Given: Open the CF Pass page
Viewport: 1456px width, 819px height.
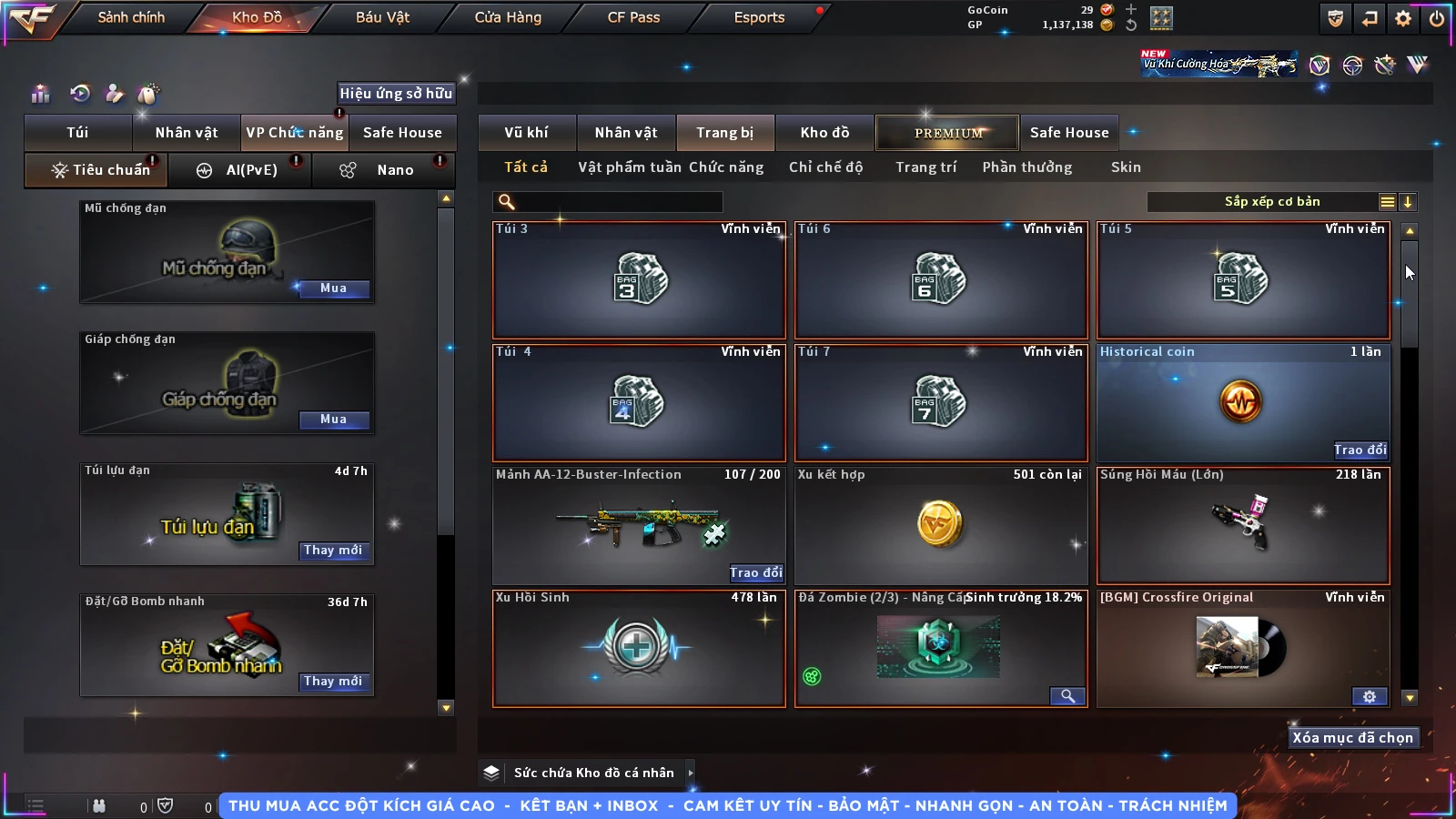Looking at the screenshot, I should (633, 17).
